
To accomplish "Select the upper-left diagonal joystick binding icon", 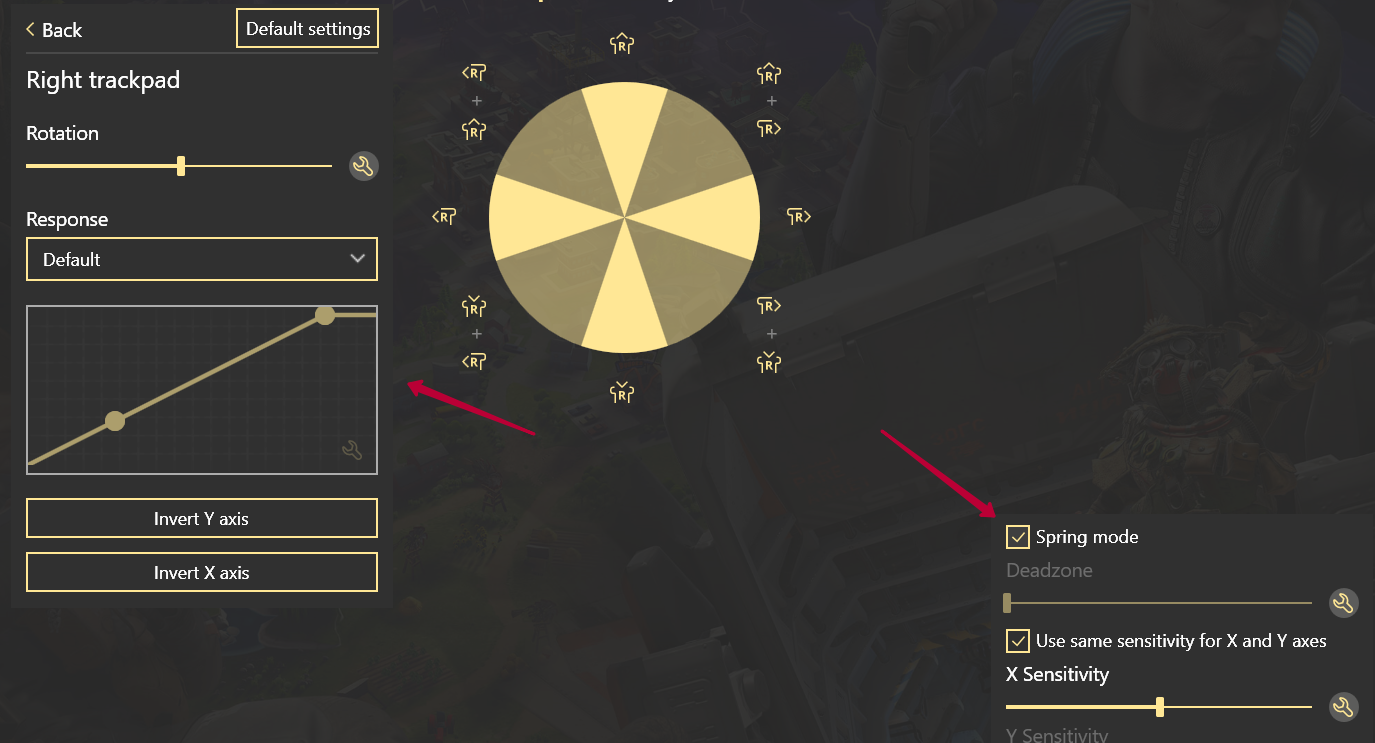I will point(473,72).
